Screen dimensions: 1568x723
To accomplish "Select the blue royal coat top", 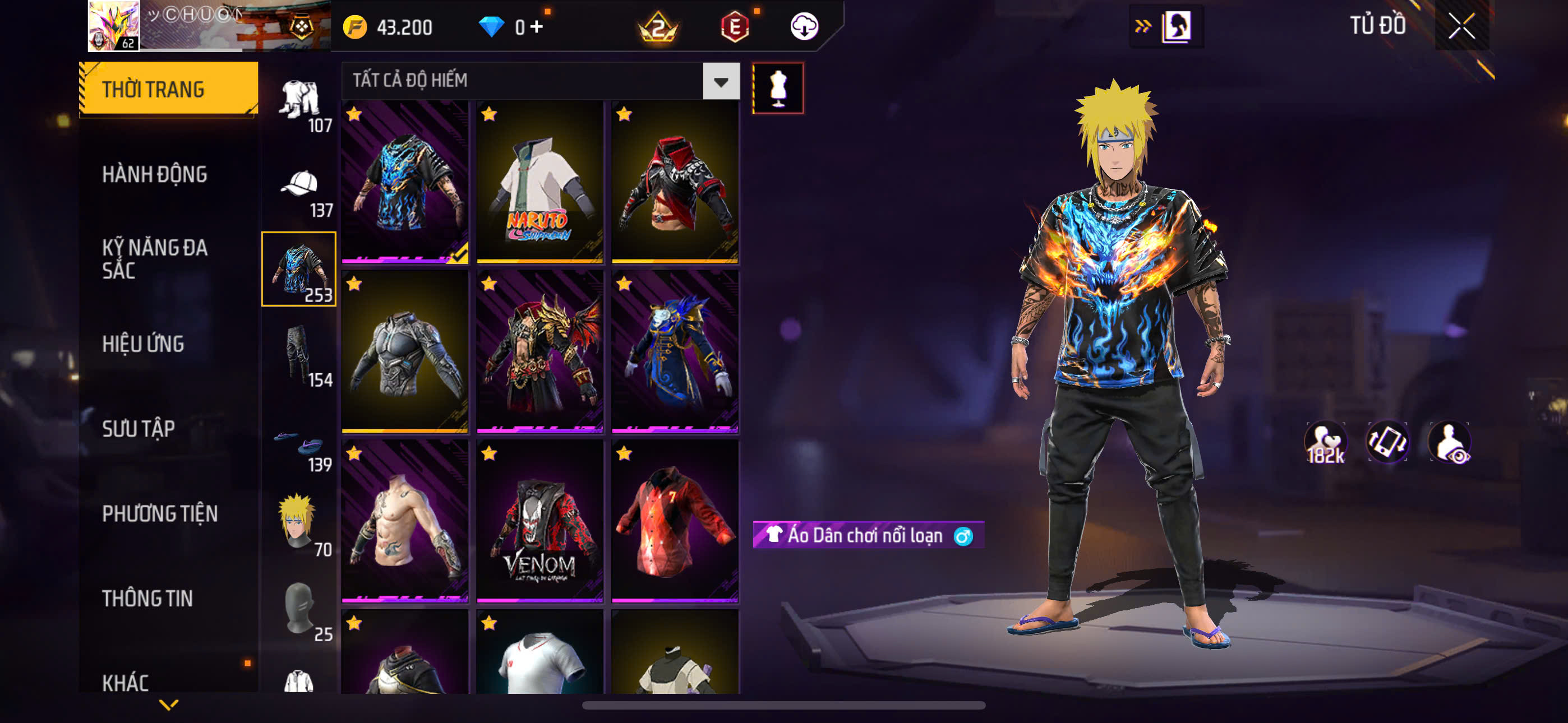I will point(675,353).
